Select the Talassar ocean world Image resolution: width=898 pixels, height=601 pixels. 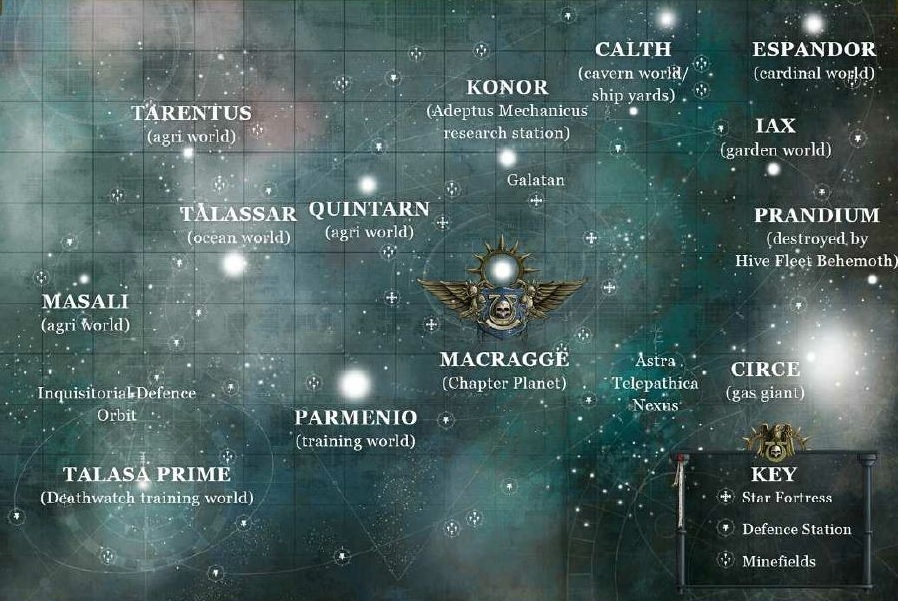coord(239,215)
